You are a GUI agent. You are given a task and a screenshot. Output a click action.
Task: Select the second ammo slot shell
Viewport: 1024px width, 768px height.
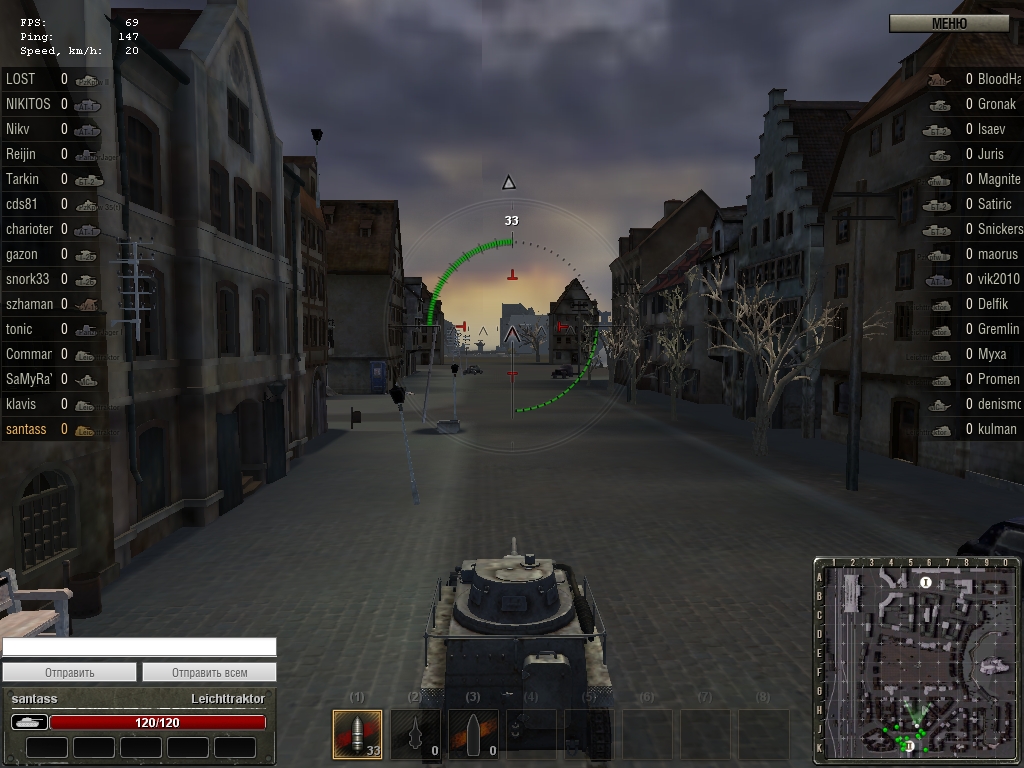pyautogui.click(x=415, y=735)
